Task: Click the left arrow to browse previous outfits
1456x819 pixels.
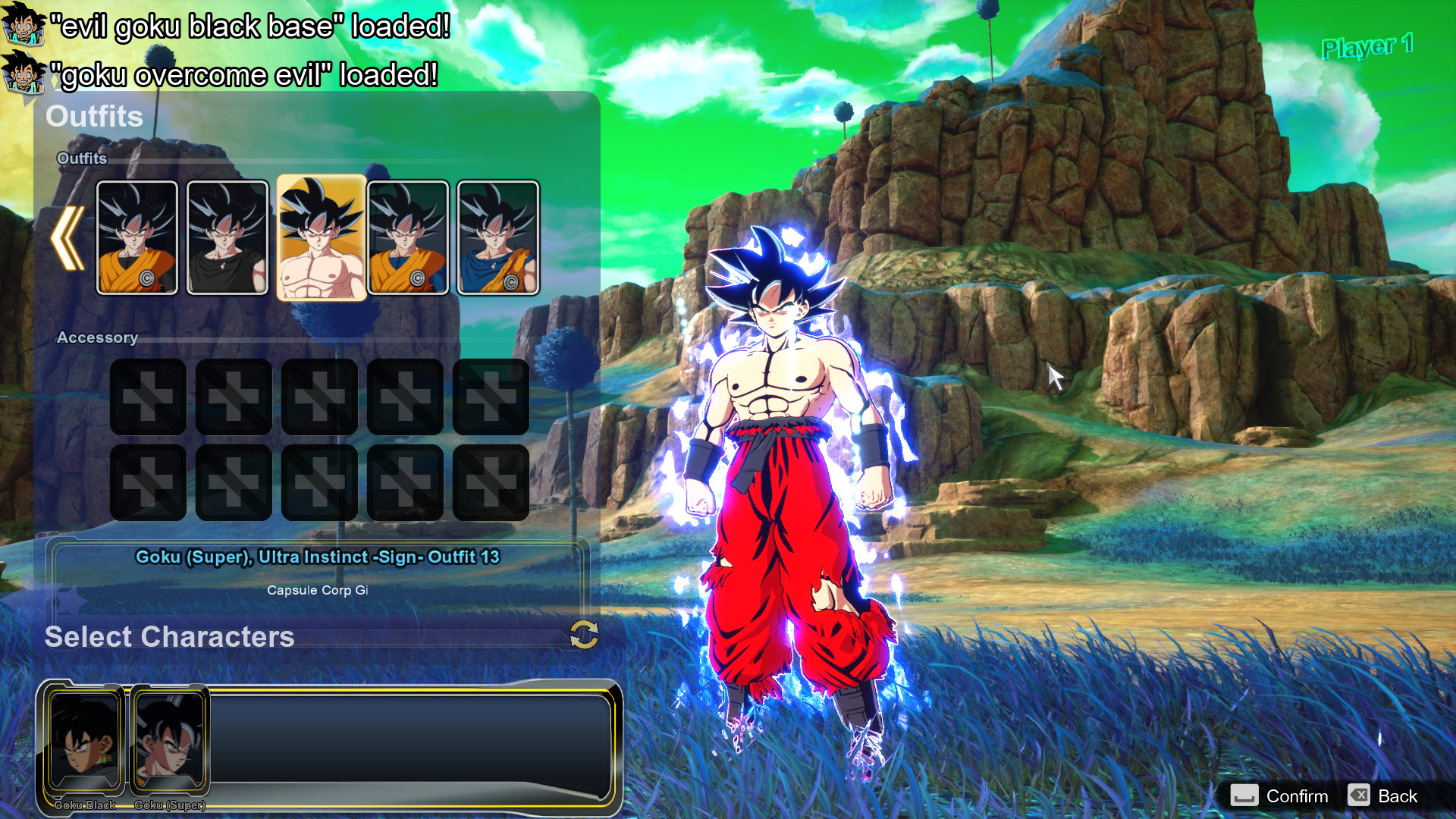Action: click(x=67, y=239)
